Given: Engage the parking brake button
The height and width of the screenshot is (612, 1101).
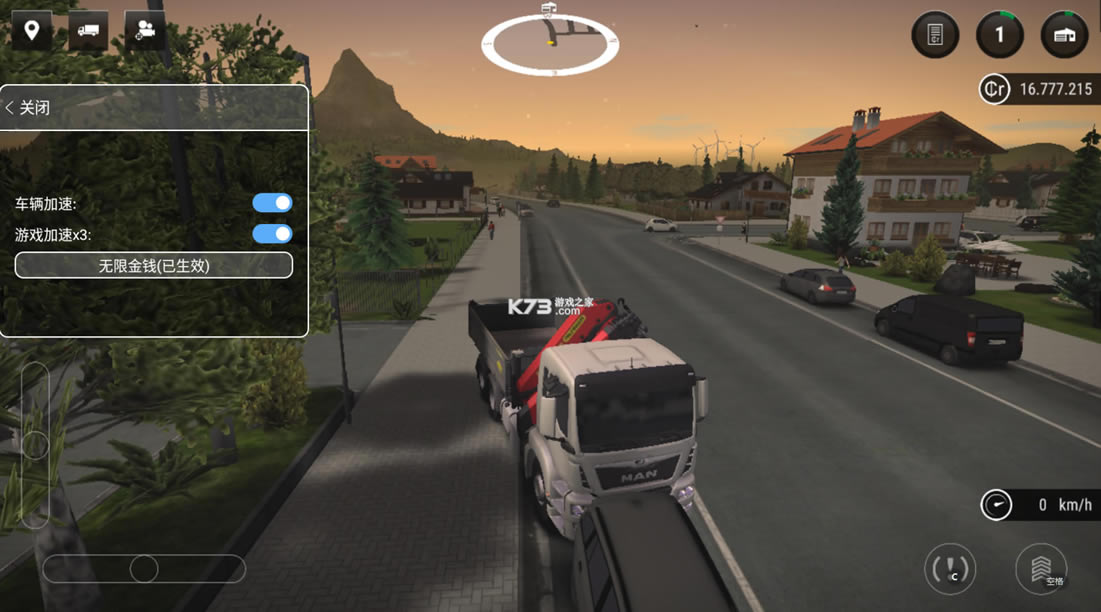Looking at the screenshot, I should coord(949,569).
